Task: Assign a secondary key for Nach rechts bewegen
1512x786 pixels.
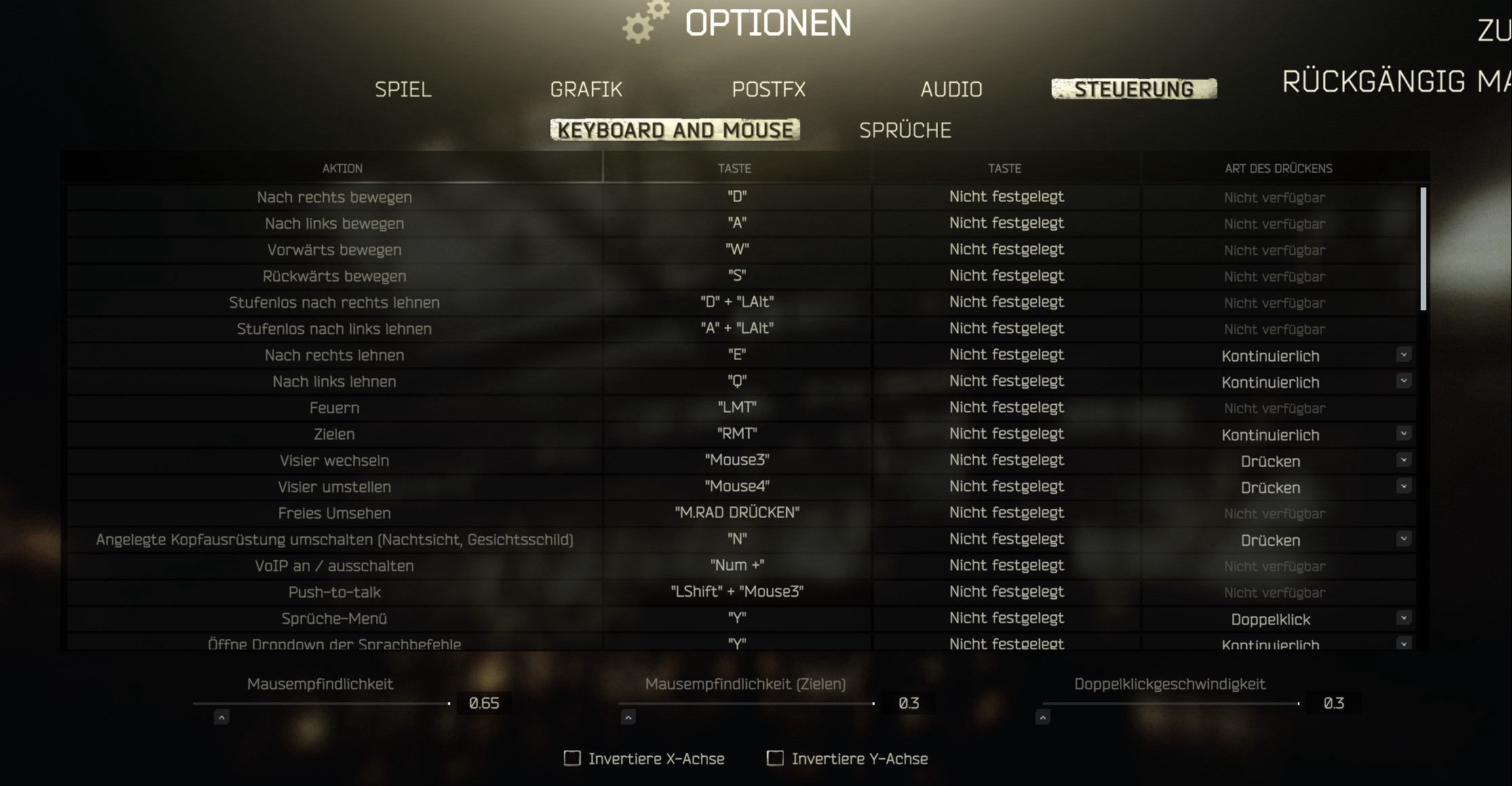Action: [1006, 197]
